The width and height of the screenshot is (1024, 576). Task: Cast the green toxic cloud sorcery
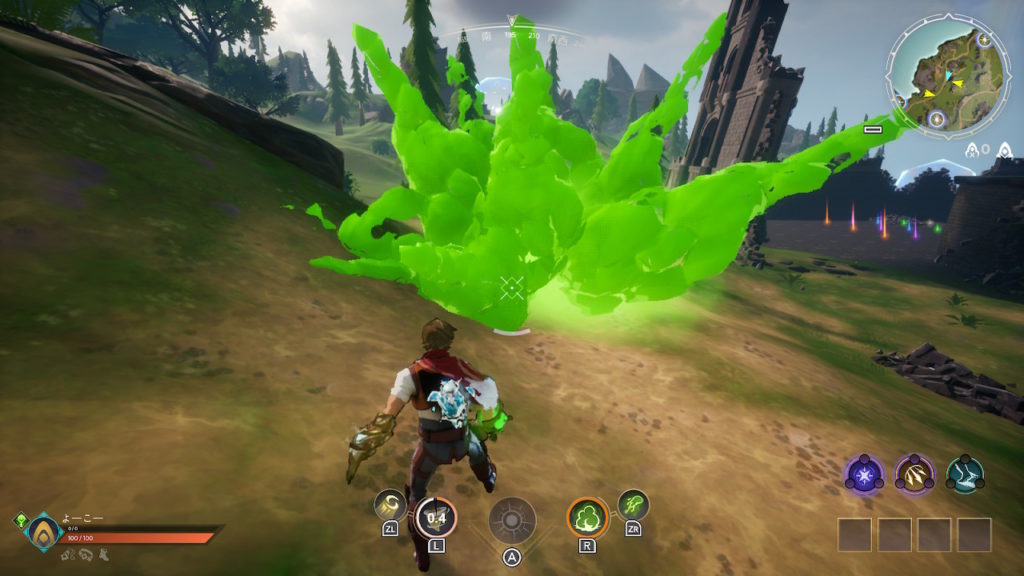click(587, 517)
